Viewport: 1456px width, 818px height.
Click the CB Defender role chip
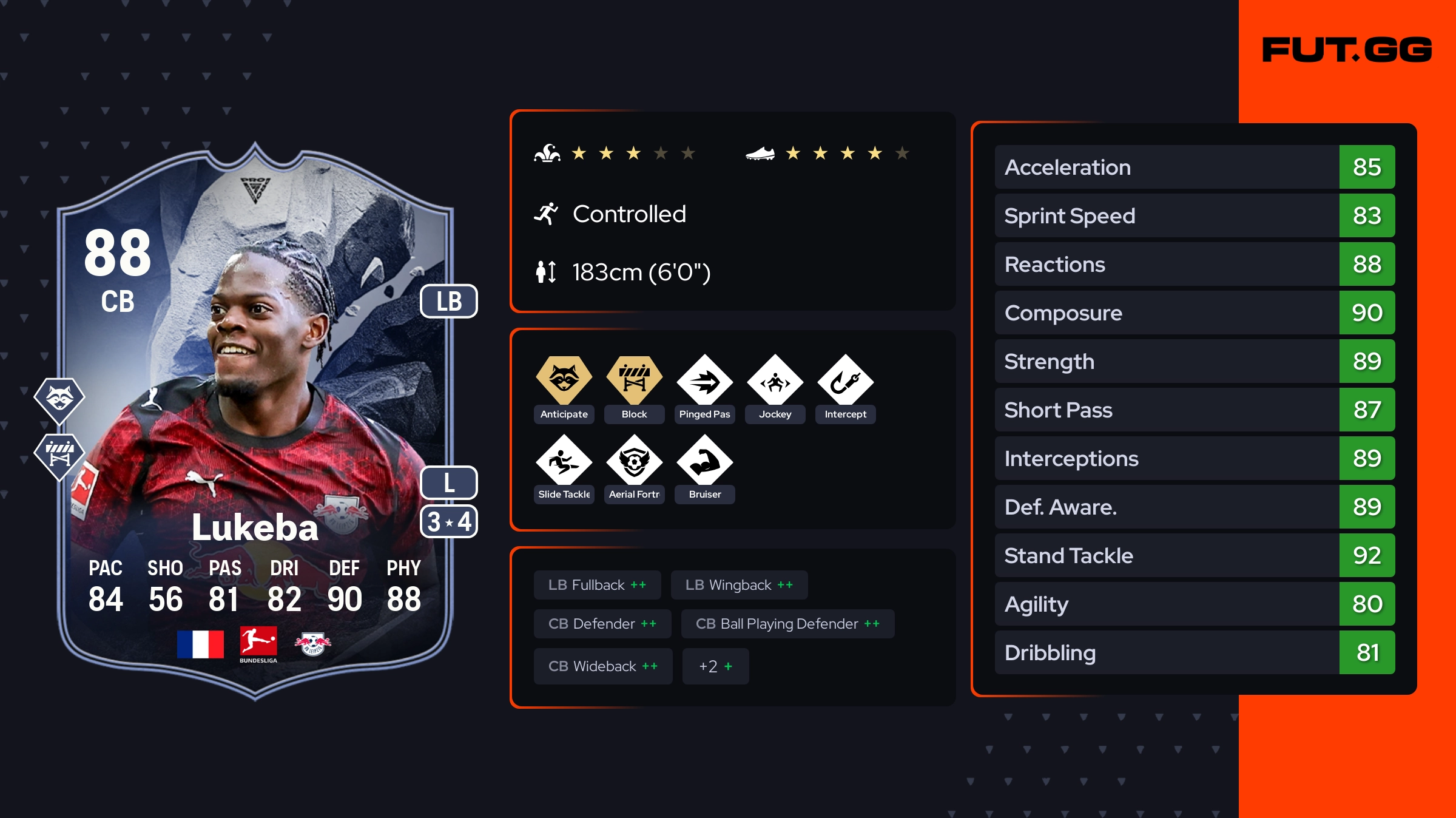(602, 624)
